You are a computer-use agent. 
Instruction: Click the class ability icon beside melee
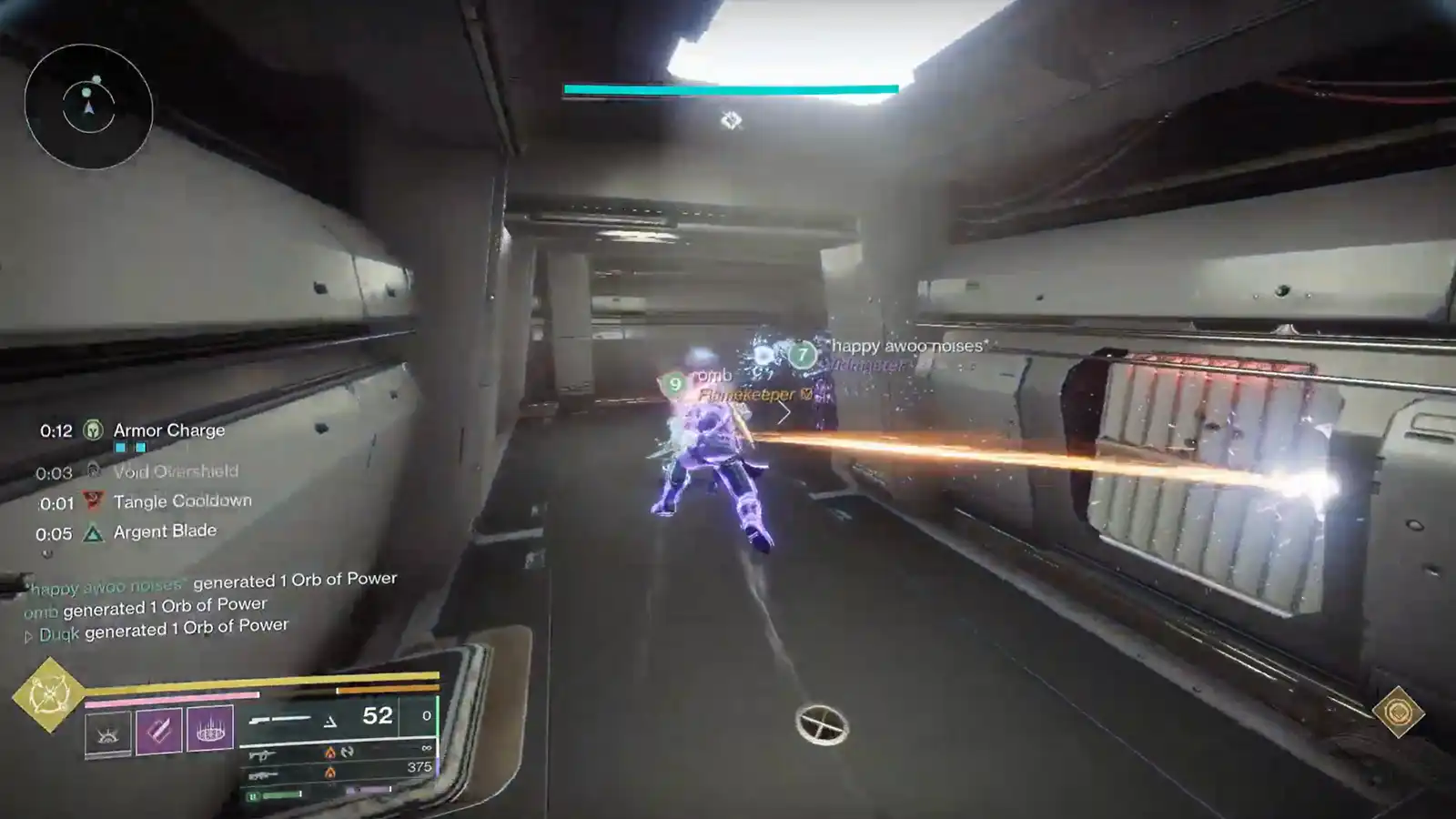[x=109, y=733]
